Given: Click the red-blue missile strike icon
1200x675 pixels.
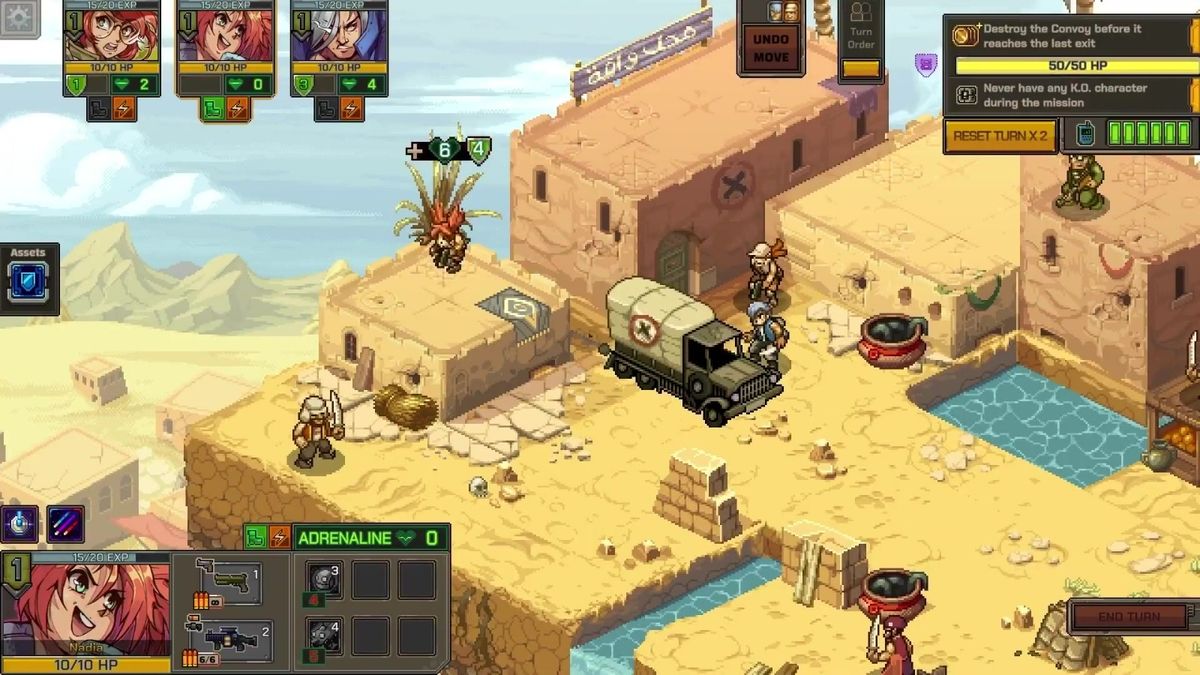Looking at the screenshot, I should 66,524.
